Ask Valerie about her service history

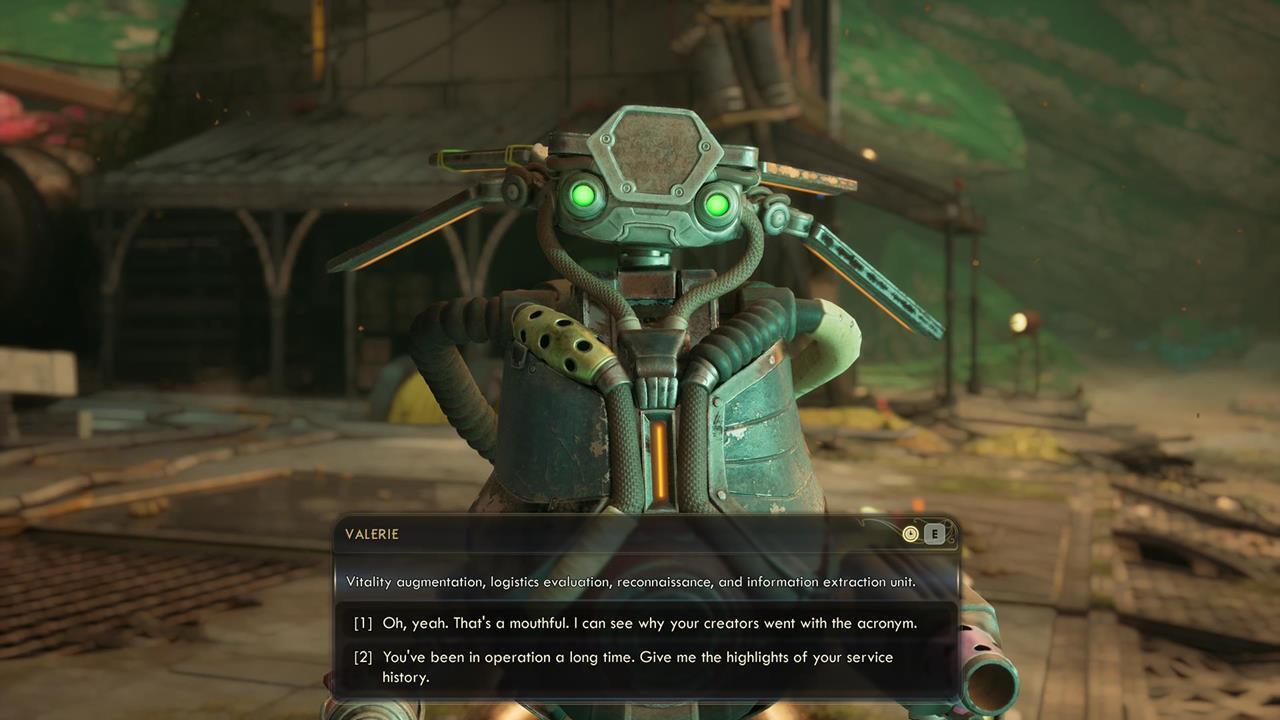[x=636, y=667]
